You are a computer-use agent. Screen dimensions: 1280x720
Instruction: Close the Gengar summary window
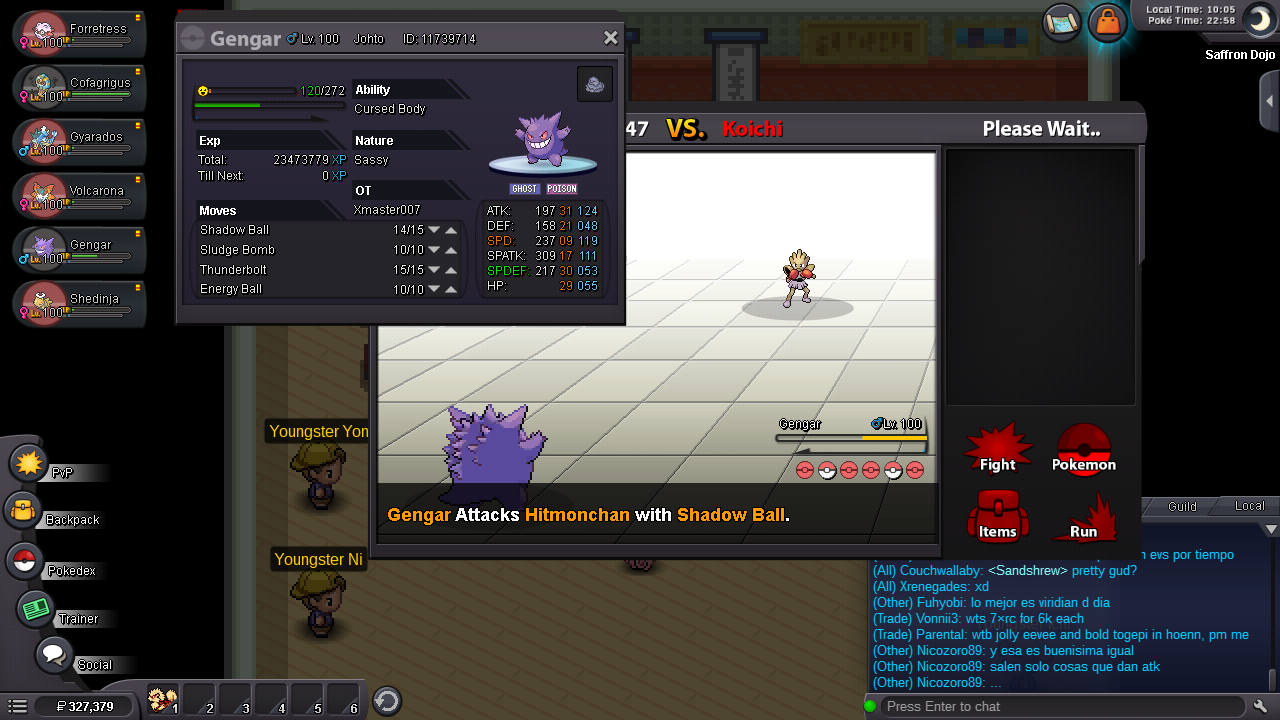tap(610, 38)
